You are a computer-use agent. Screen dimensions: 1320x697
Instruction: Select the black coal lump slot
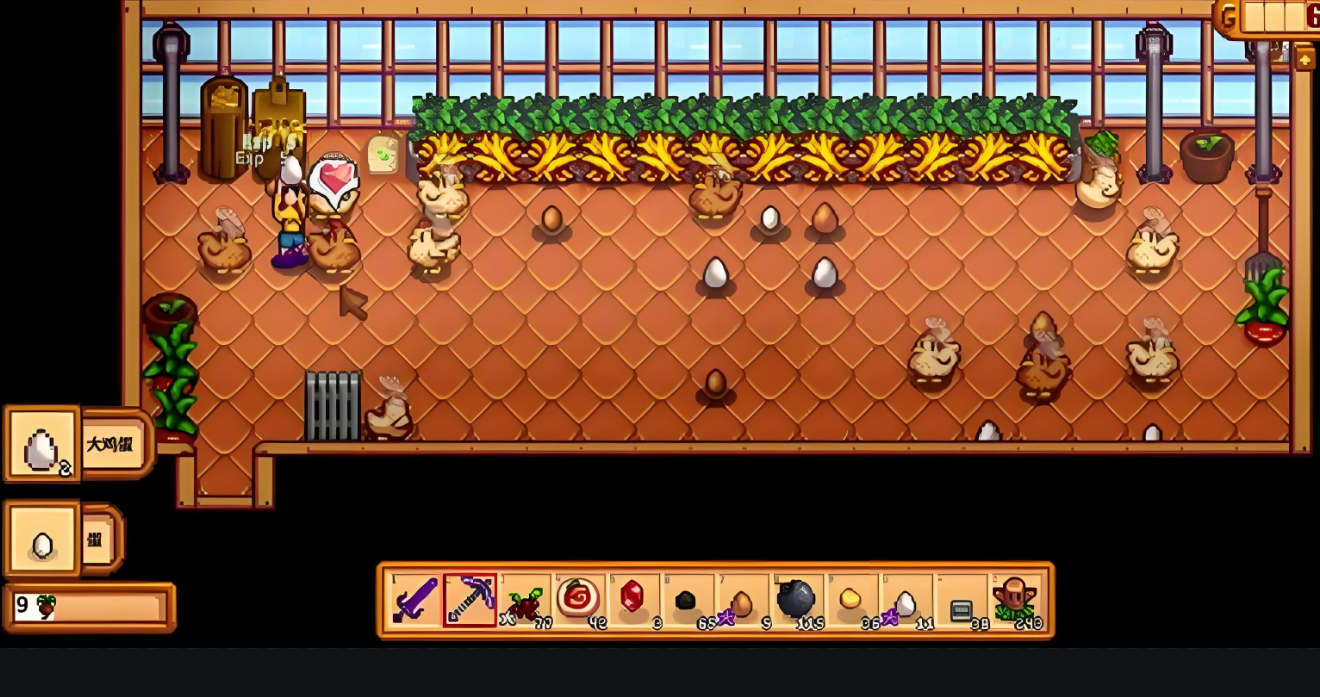pyautogui.click(x=687, y=600)
